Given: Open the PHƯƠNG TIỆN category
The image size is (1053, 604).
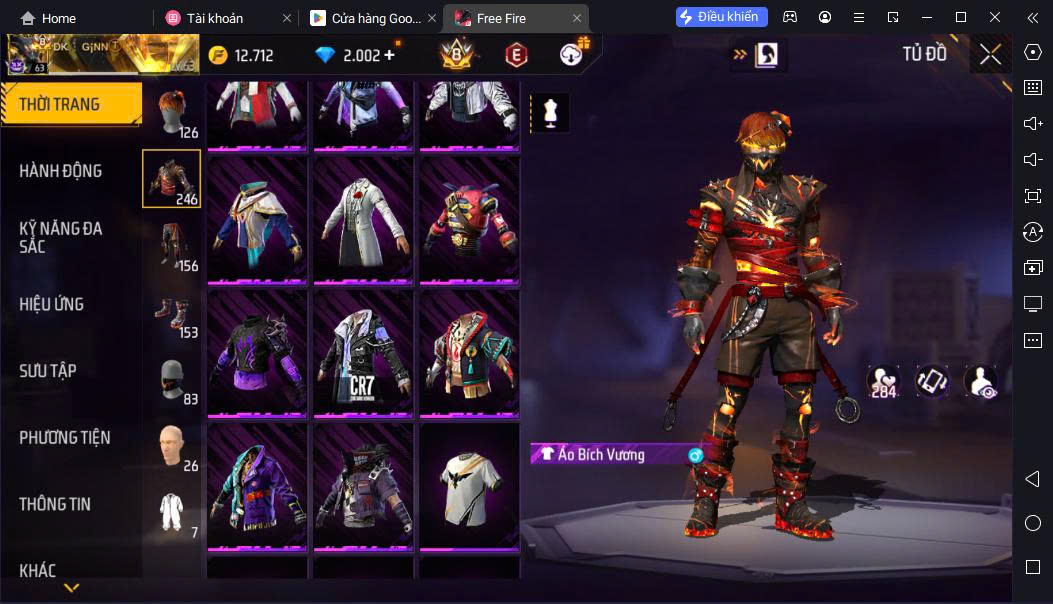Looking at the screenshot, I should 65,438.
